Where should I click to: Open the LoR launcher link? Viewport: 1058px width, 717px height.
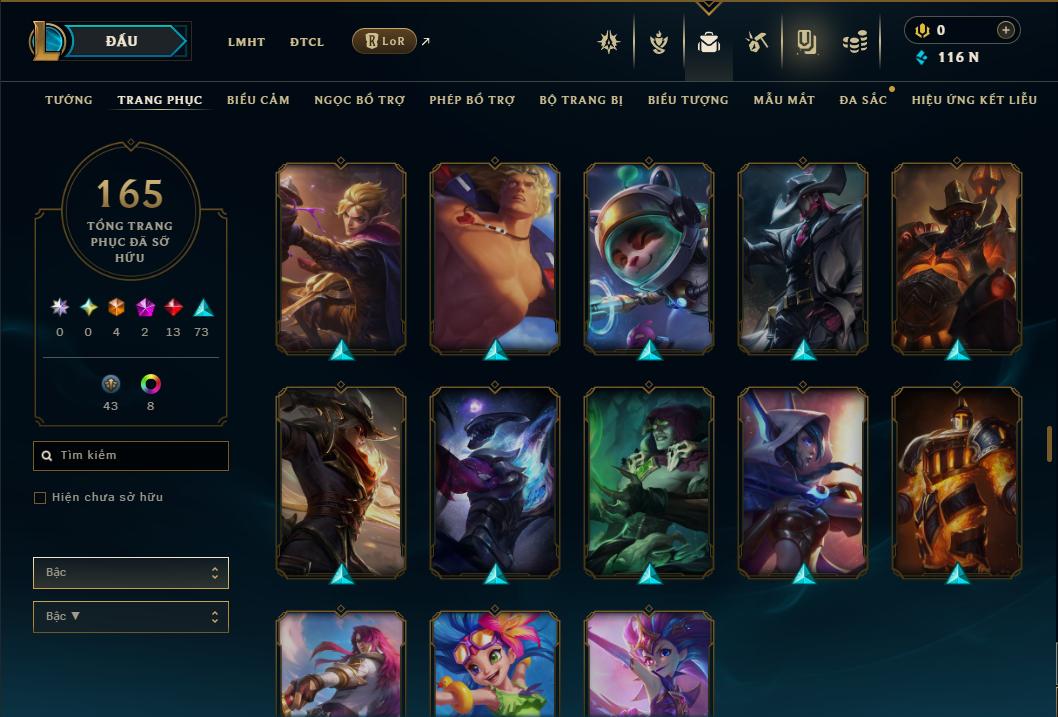(x=385, y=41)
